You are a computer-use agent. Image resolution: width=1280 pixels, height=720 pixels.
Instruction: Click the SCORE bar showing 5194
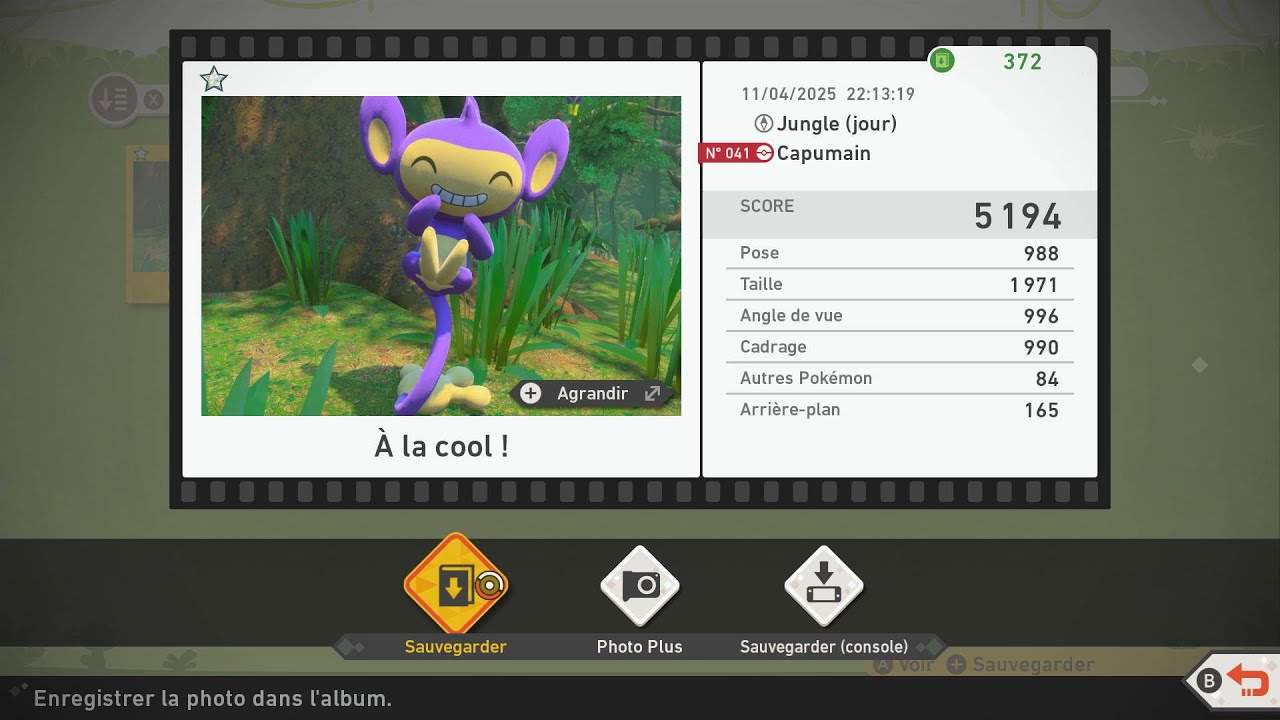[x=899, y=213]
